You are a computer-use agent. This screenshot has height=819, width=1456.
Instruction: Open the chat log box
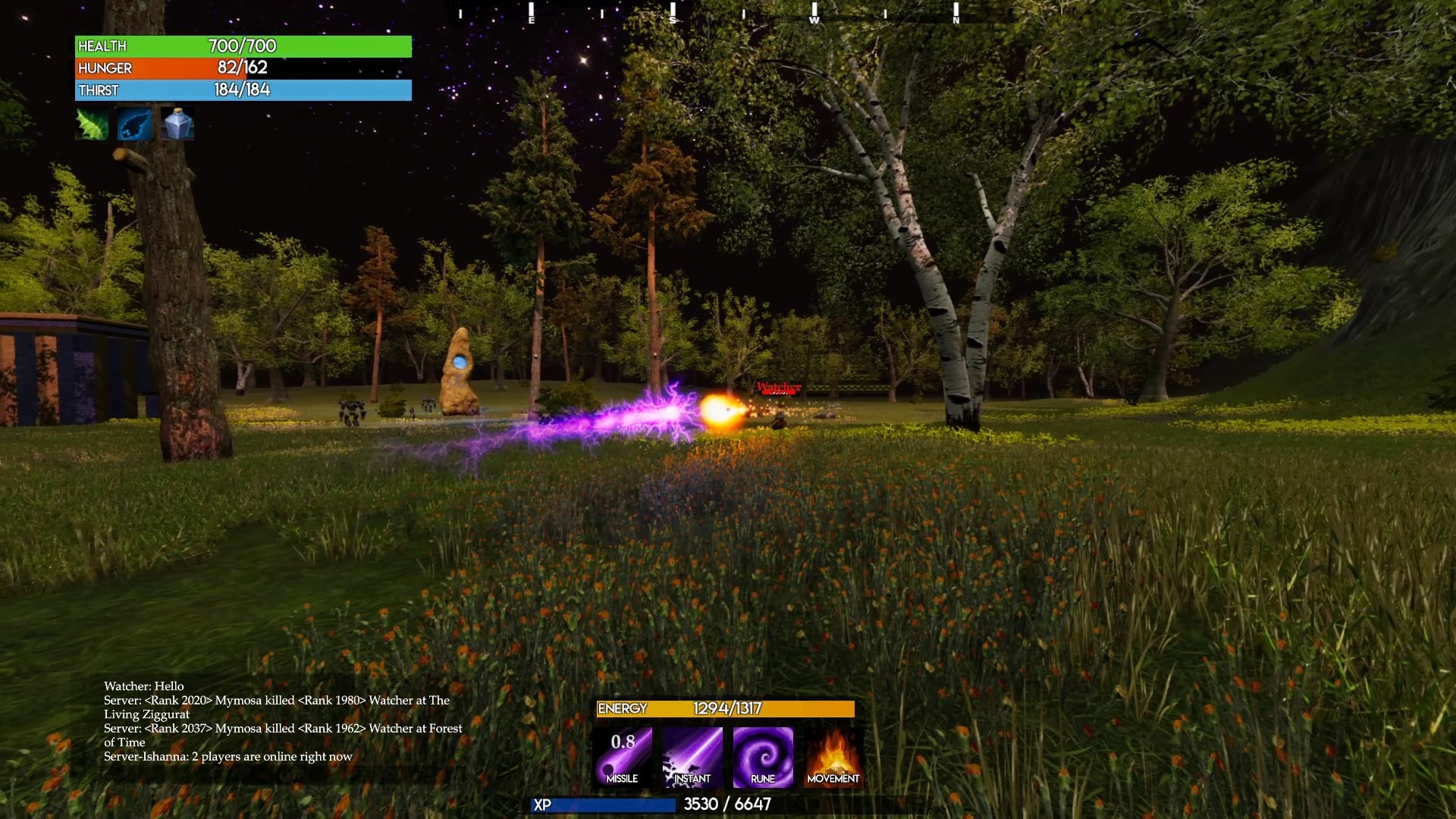282,721
